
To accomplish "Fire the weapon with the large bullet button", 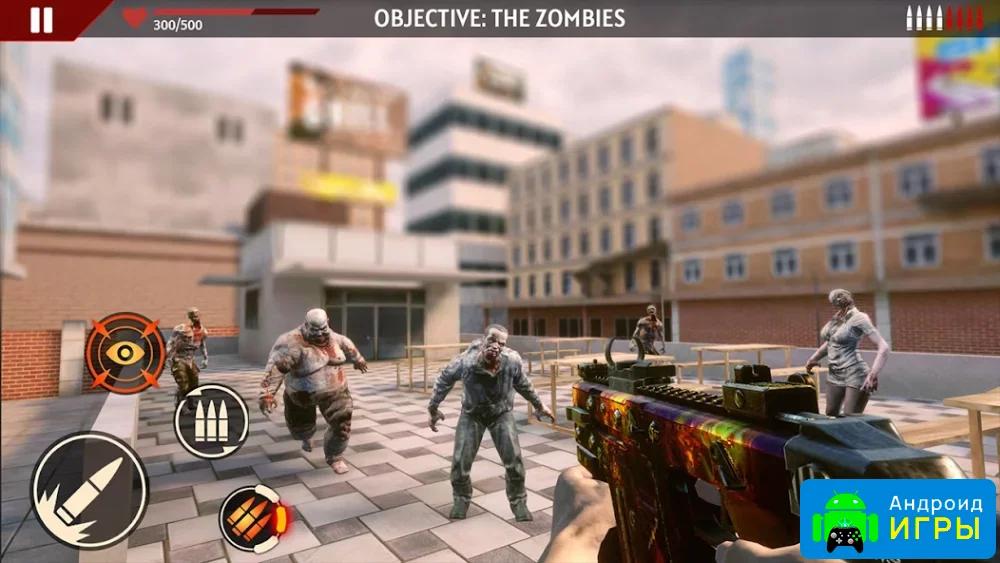I will [x=90, y=490].
